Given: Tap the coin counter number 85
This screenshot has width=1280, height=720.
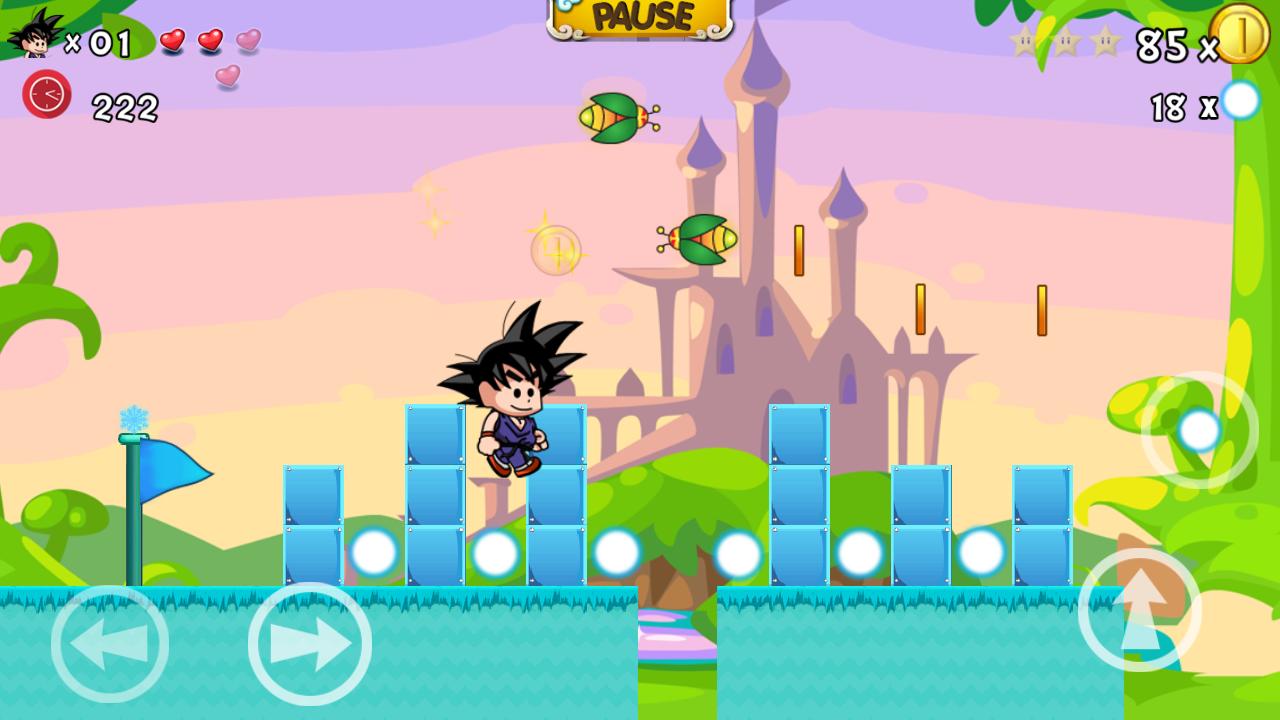Looking at the screenshot, I should point(1162,42).
